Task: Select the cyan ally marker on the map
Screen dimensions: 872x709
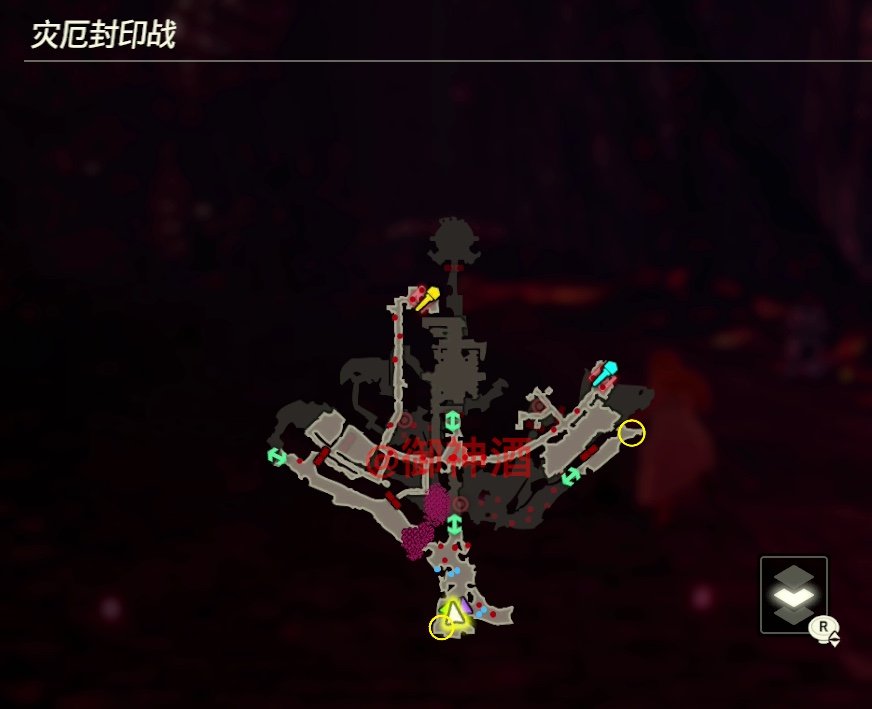Action: 605,373
